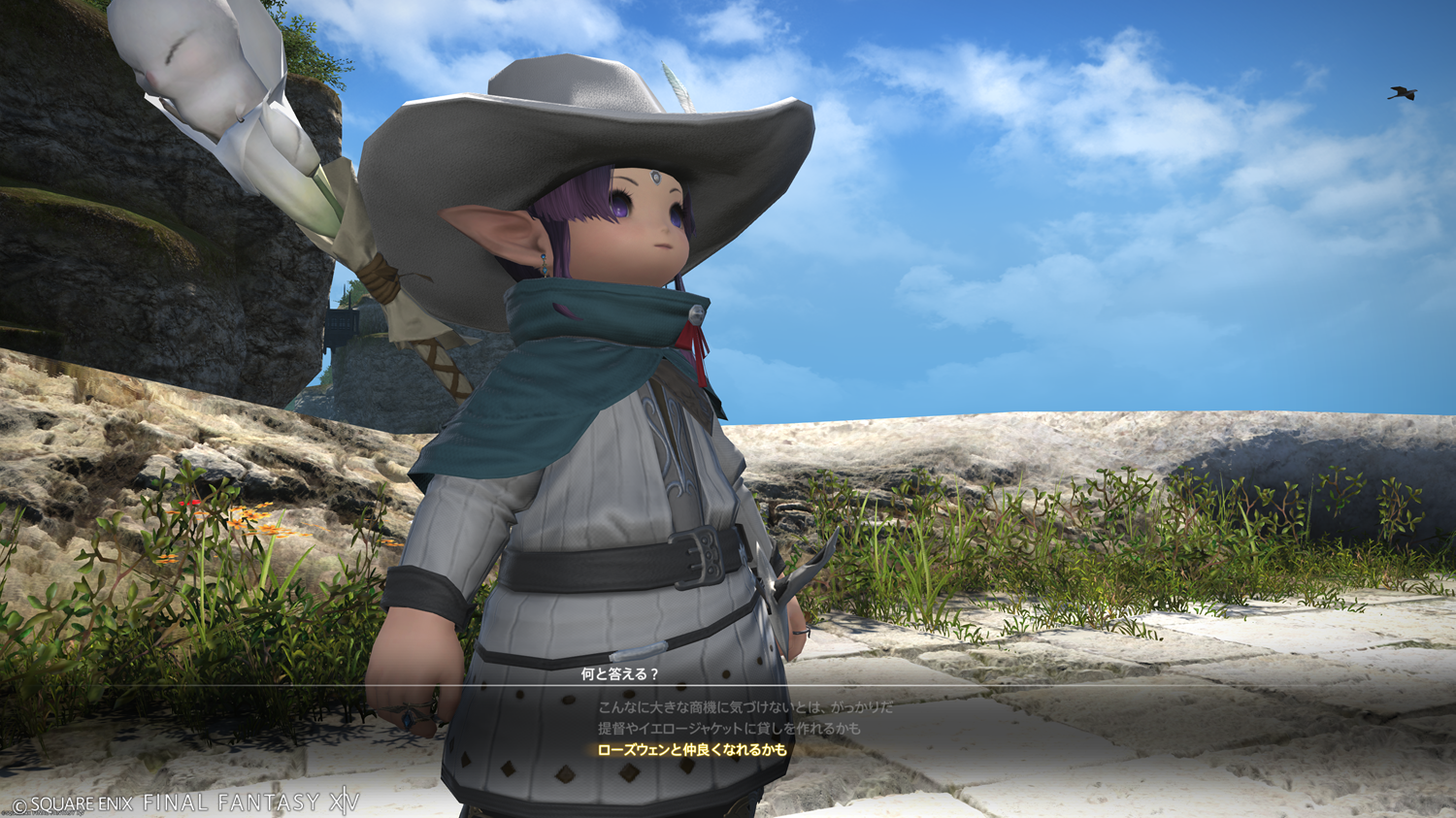The height and width of the screenshot is (818, 1456).
Task: Select the answer '提督やイエロージャケットに貸しを作れるかも'
Action: pyautogui.click(x=729, y=729)
